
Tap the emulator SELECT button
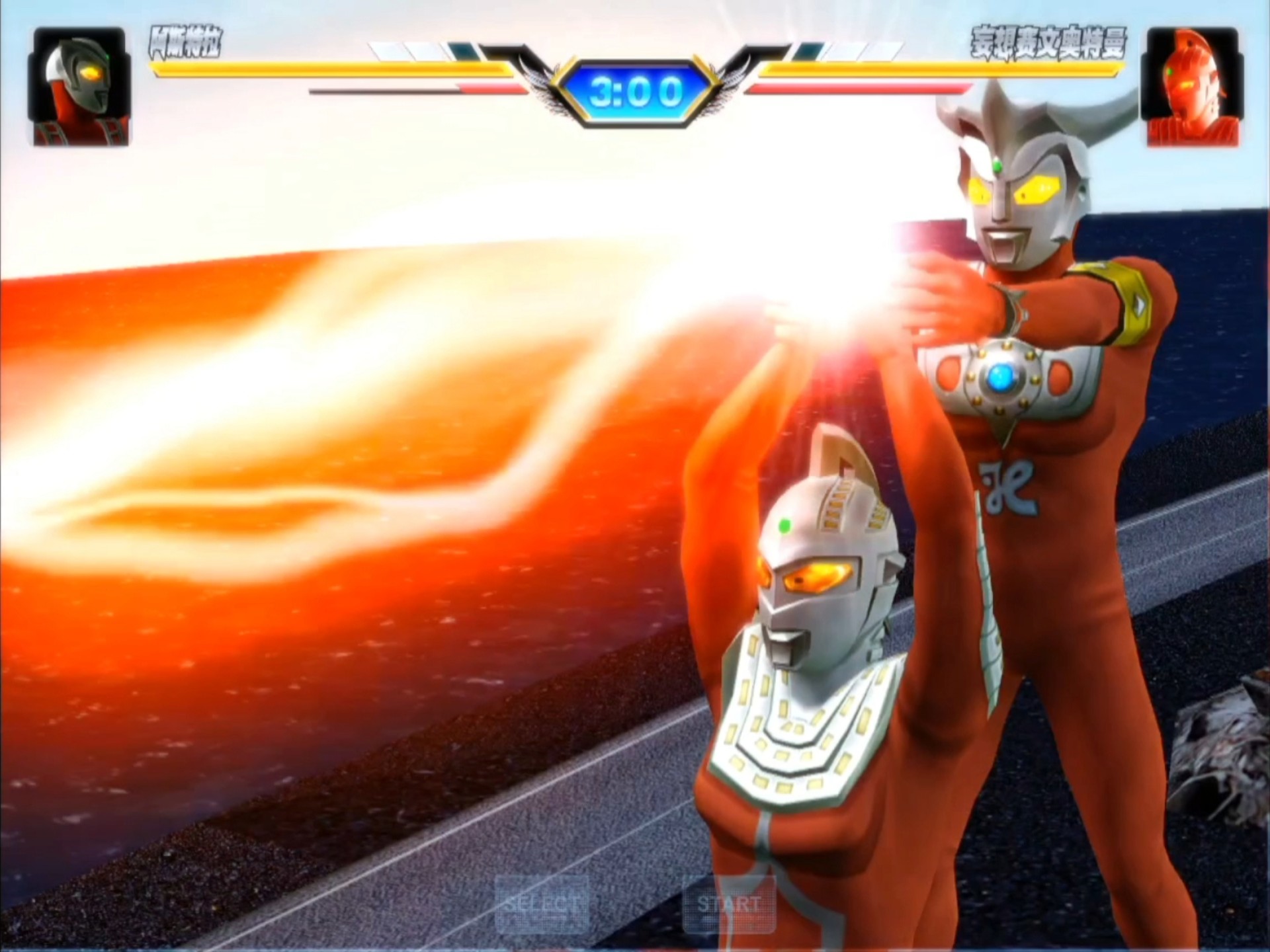point(542,903)
